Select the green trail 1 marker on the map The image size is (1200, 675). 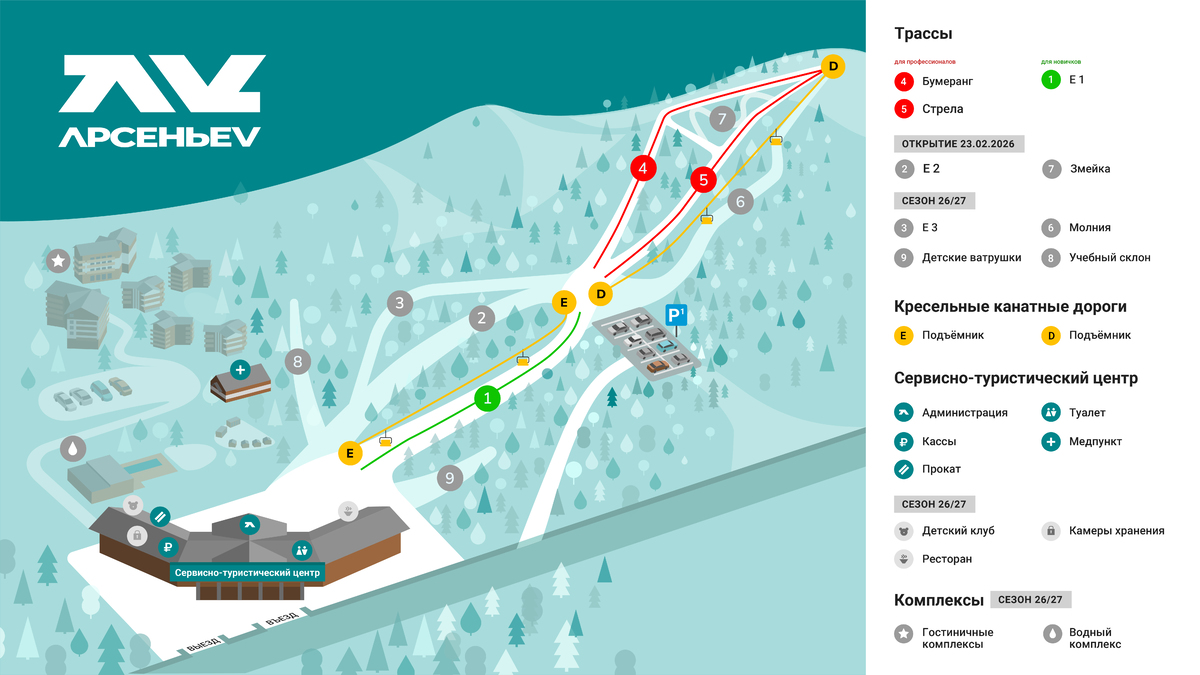pyautogui.click(x=487, y=399)
